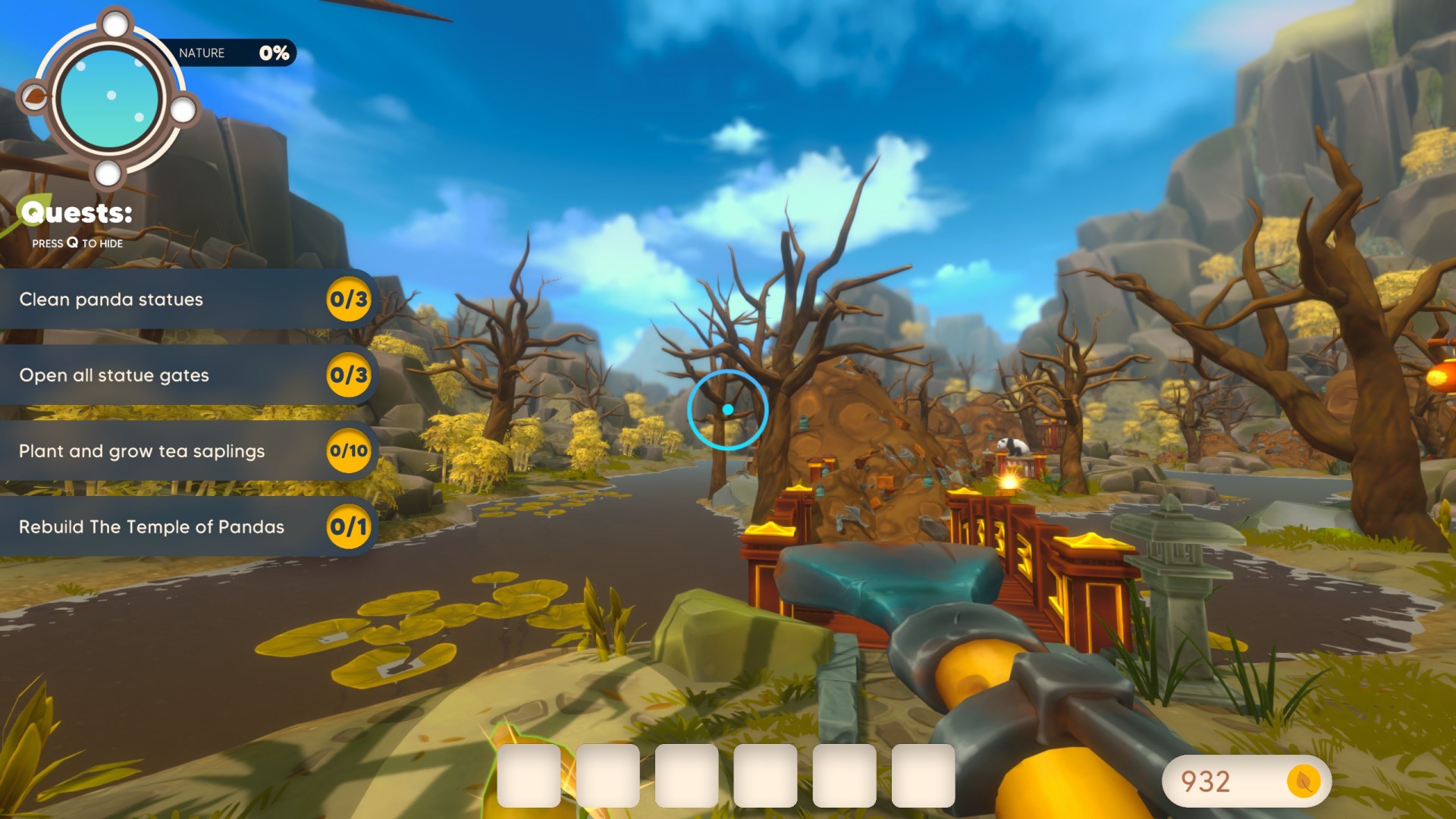Click the 0/1 badge for Temple of Pandas
Image resolution: width=1456 pixels, height=819 pixels.
click(x=349, y=527)
